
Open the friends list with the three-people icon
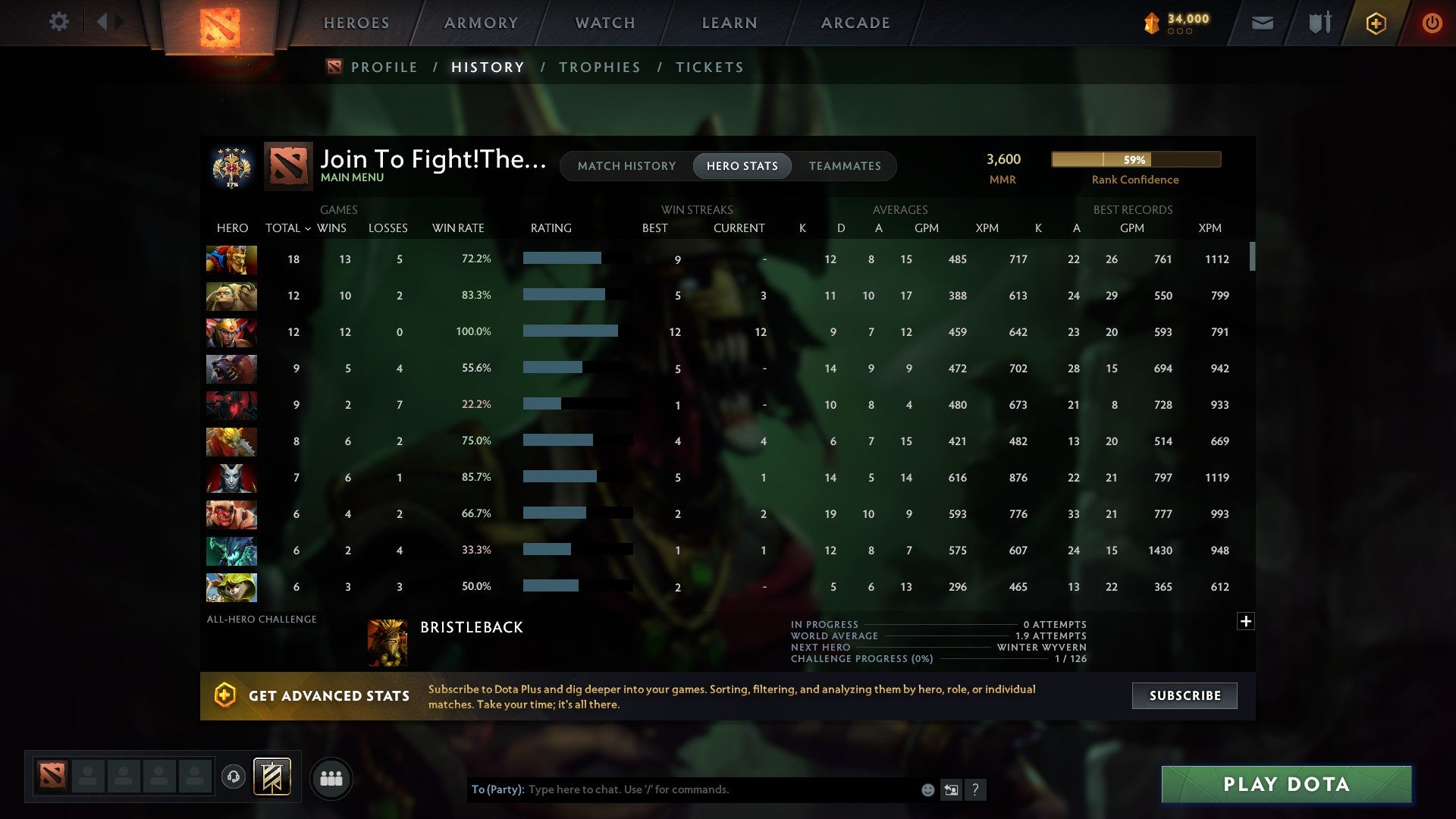point(331,777)
